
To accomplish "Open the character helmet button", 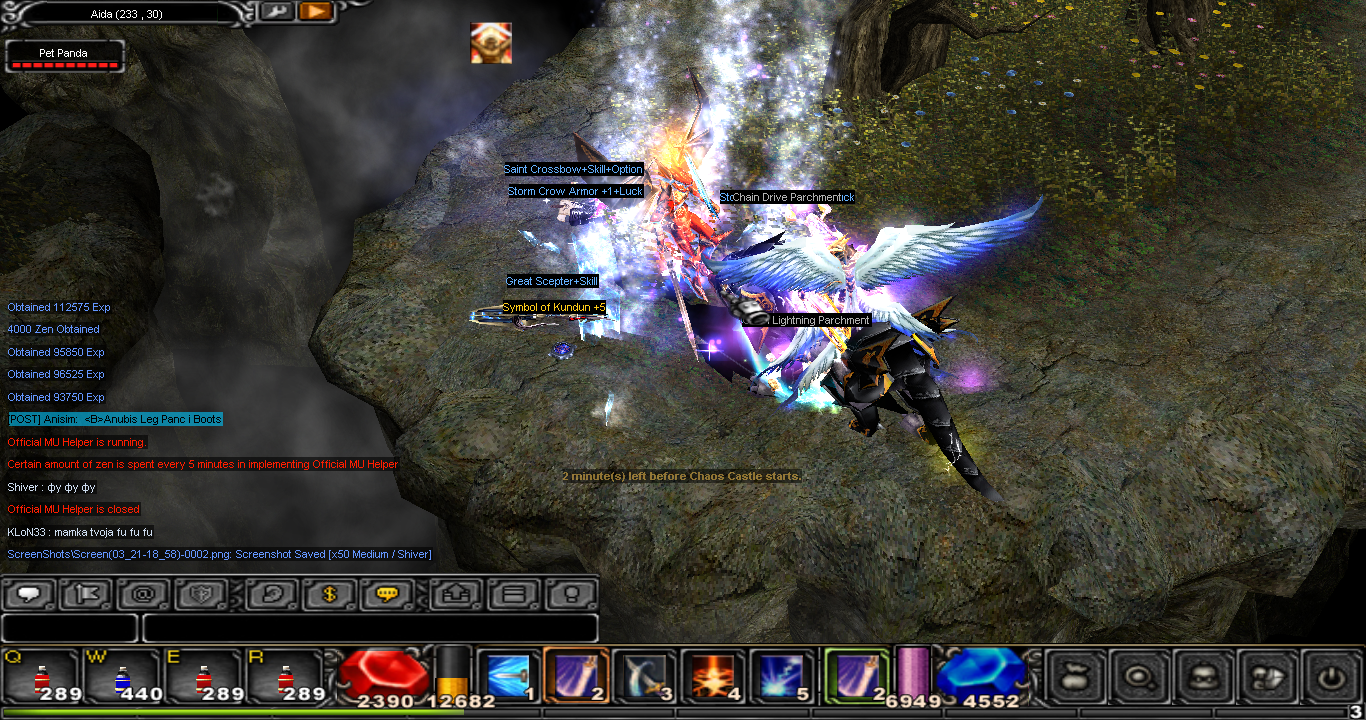I will (x=1204, y=676).
